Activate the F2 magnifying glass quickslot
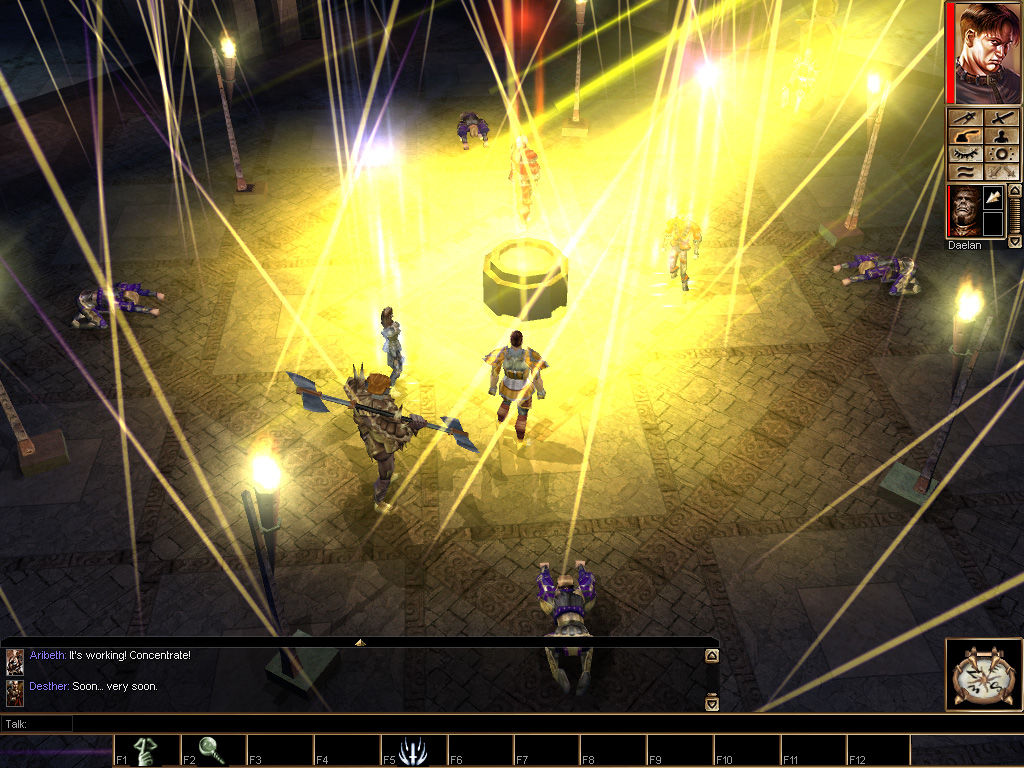The image size is (1024, 768). coord(213,750)
